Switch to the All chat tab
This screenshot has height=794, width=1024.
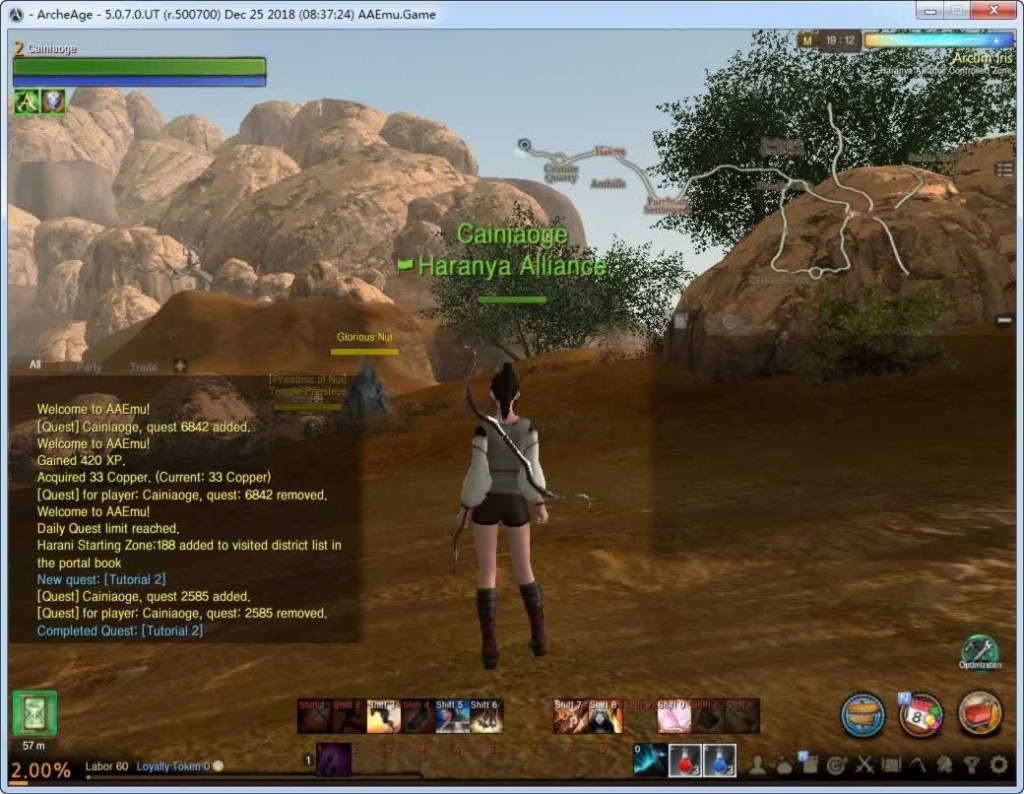(x=35, y=366)
